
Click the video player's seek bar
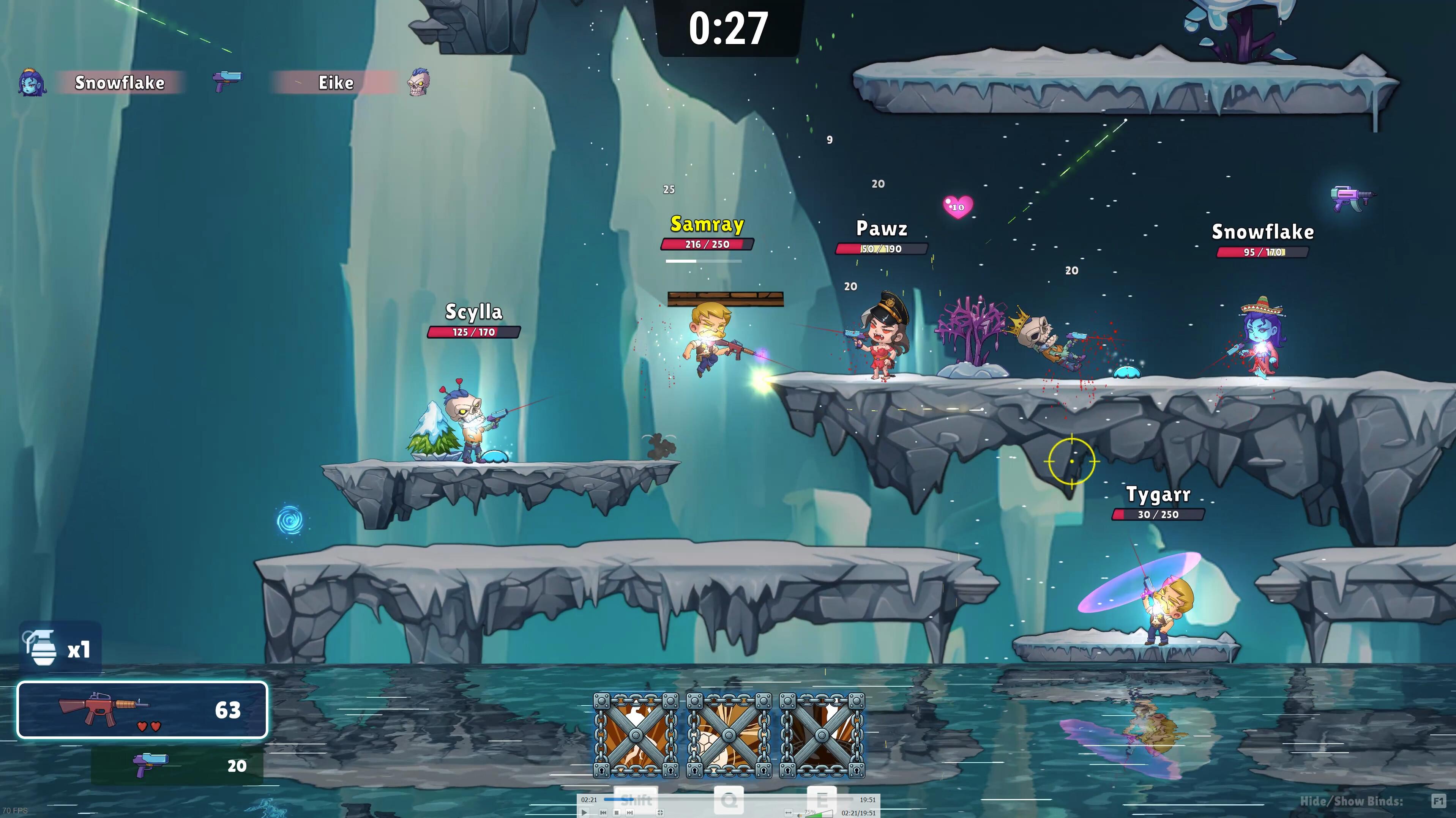pos(728,799)
